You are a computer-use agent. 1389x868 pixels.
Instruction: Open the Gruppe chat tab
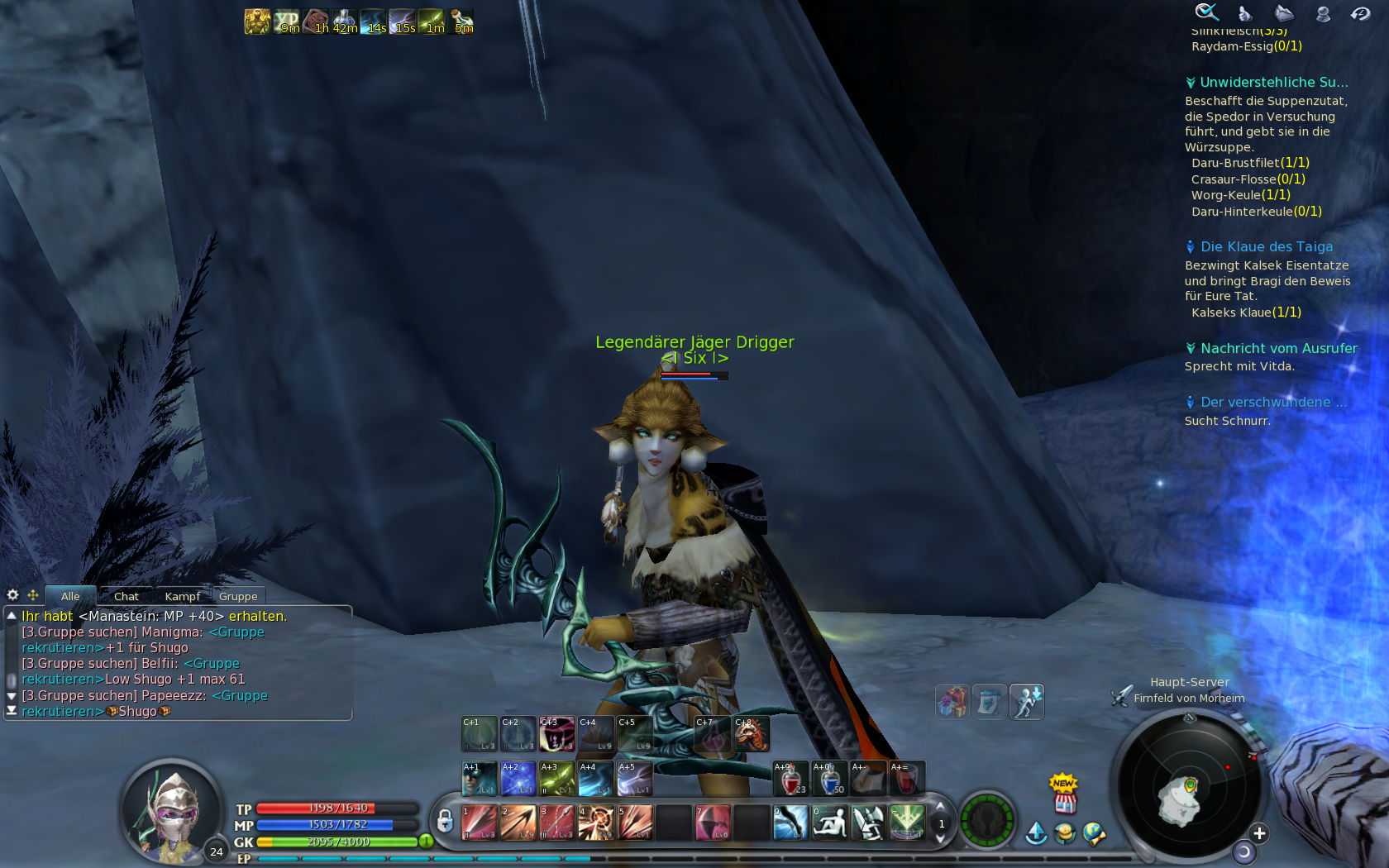click(238, 596)
